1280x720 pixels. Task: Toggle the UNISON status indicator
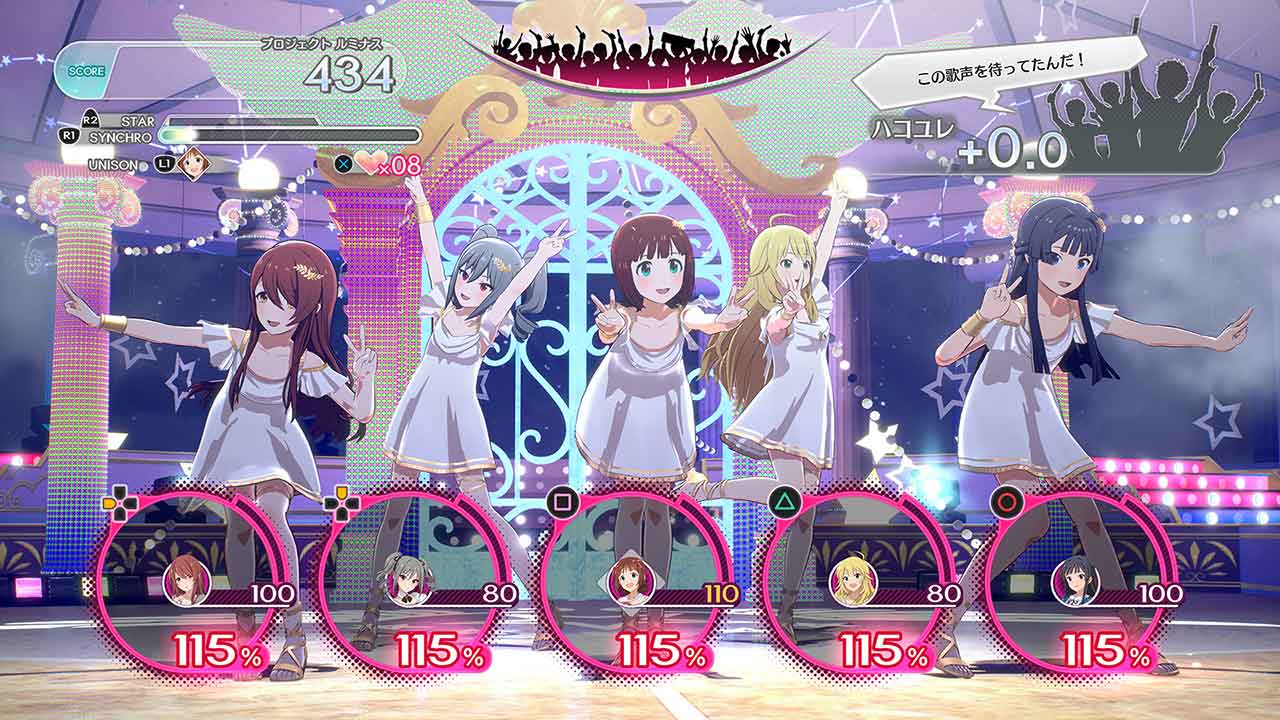(112, 162)
